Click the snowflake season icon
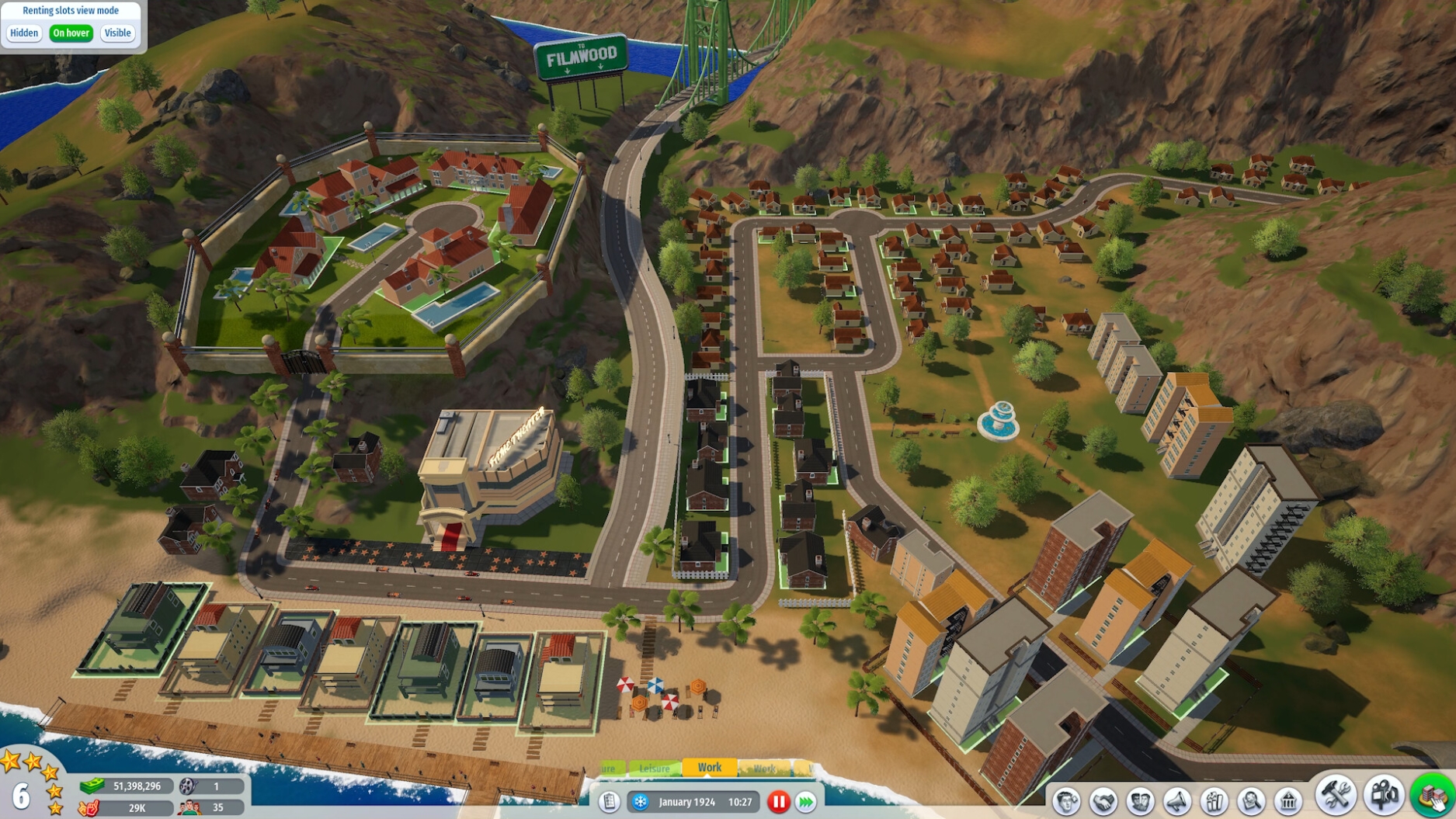Screen dimensions: 1456x819 pos(641,802)
